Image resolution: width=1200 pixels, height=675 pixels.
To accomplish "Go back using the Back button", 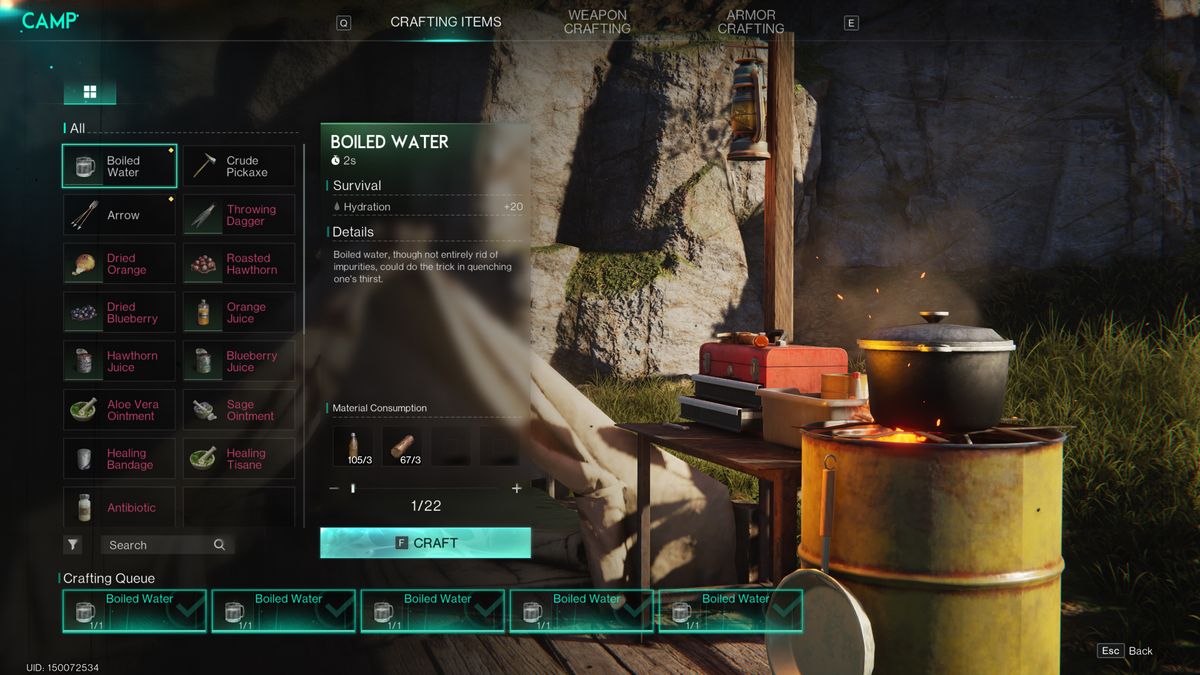I will 1126,651.
